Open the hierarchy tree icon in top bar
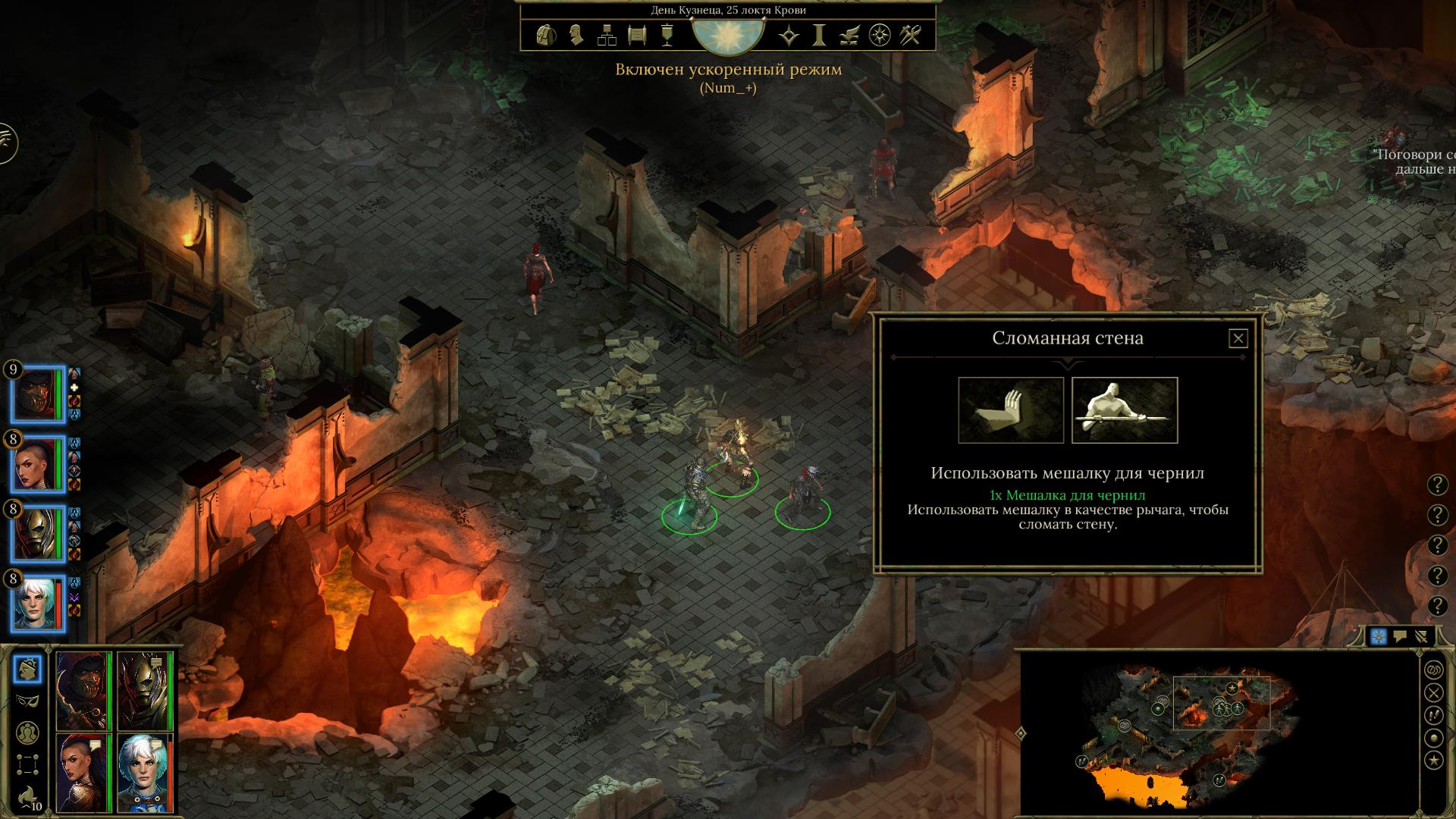The height and width of the screenshot is (819, 1456). click(x=607, y=35)
